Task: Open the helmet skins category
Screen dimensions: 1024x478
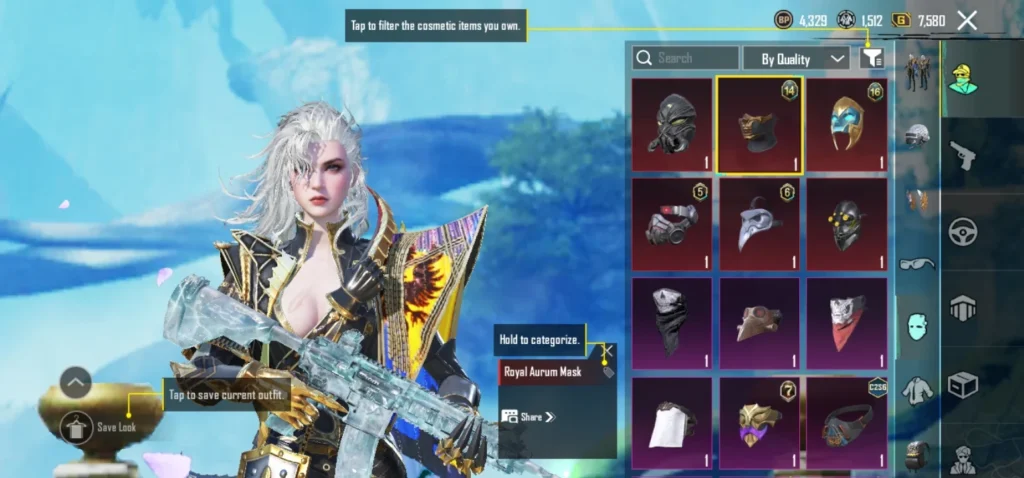Action: (x=917, y=135)
